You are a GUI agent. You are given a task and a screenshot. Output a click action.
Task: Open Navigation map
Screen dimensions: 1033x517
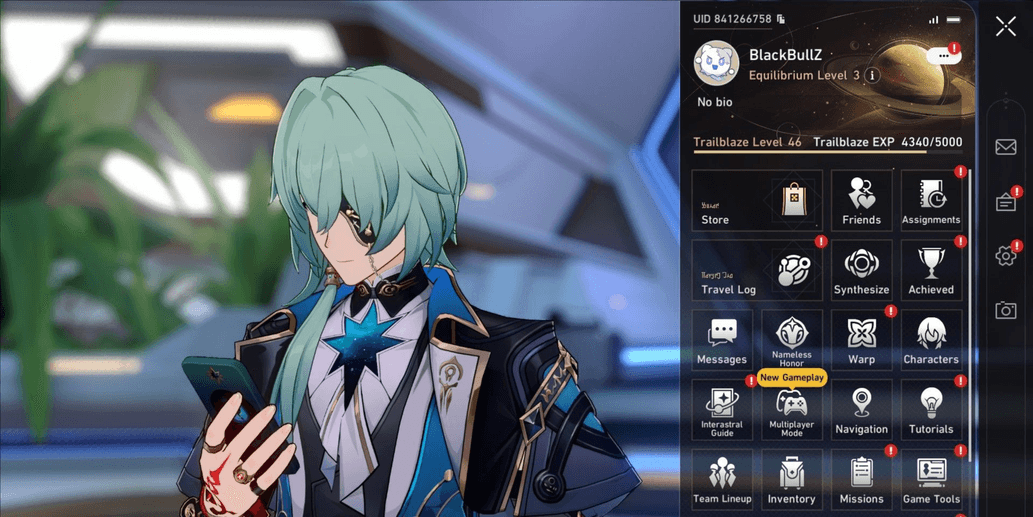[x=861, y=411]
